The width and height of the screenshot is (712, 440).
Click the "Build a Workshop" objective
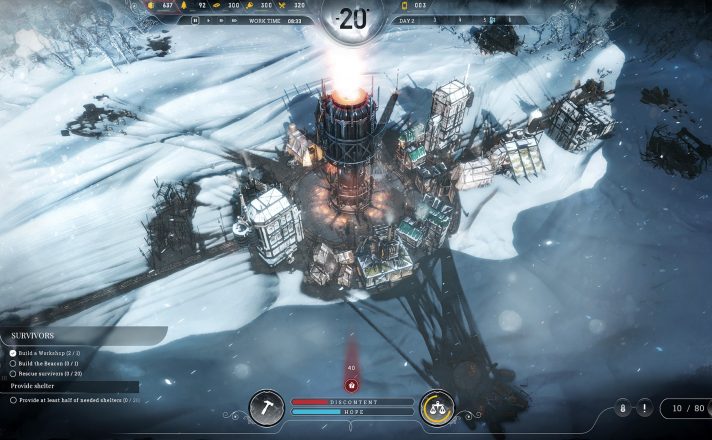(x=44, y=352)
